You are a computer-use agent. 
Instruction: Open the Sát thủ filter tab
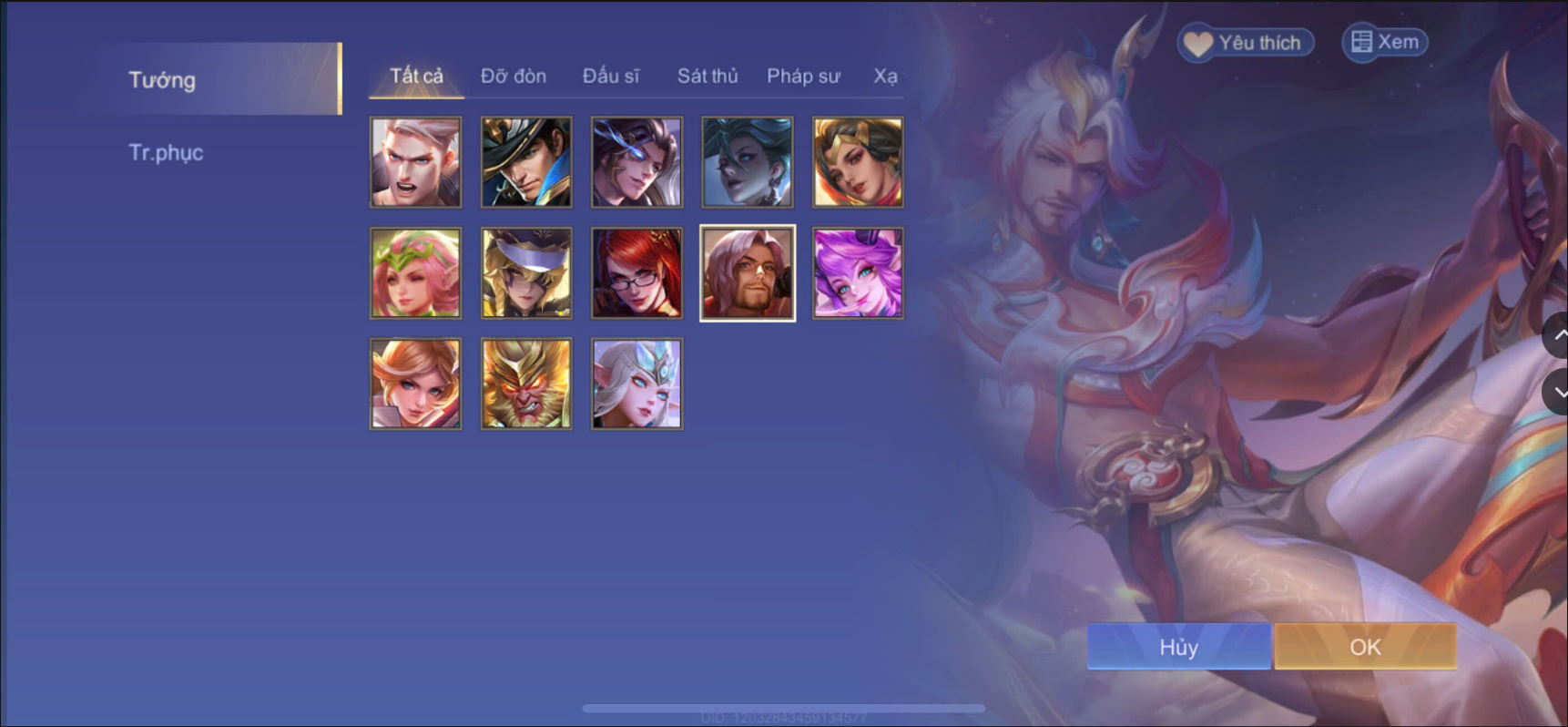(x=707, y=77)
